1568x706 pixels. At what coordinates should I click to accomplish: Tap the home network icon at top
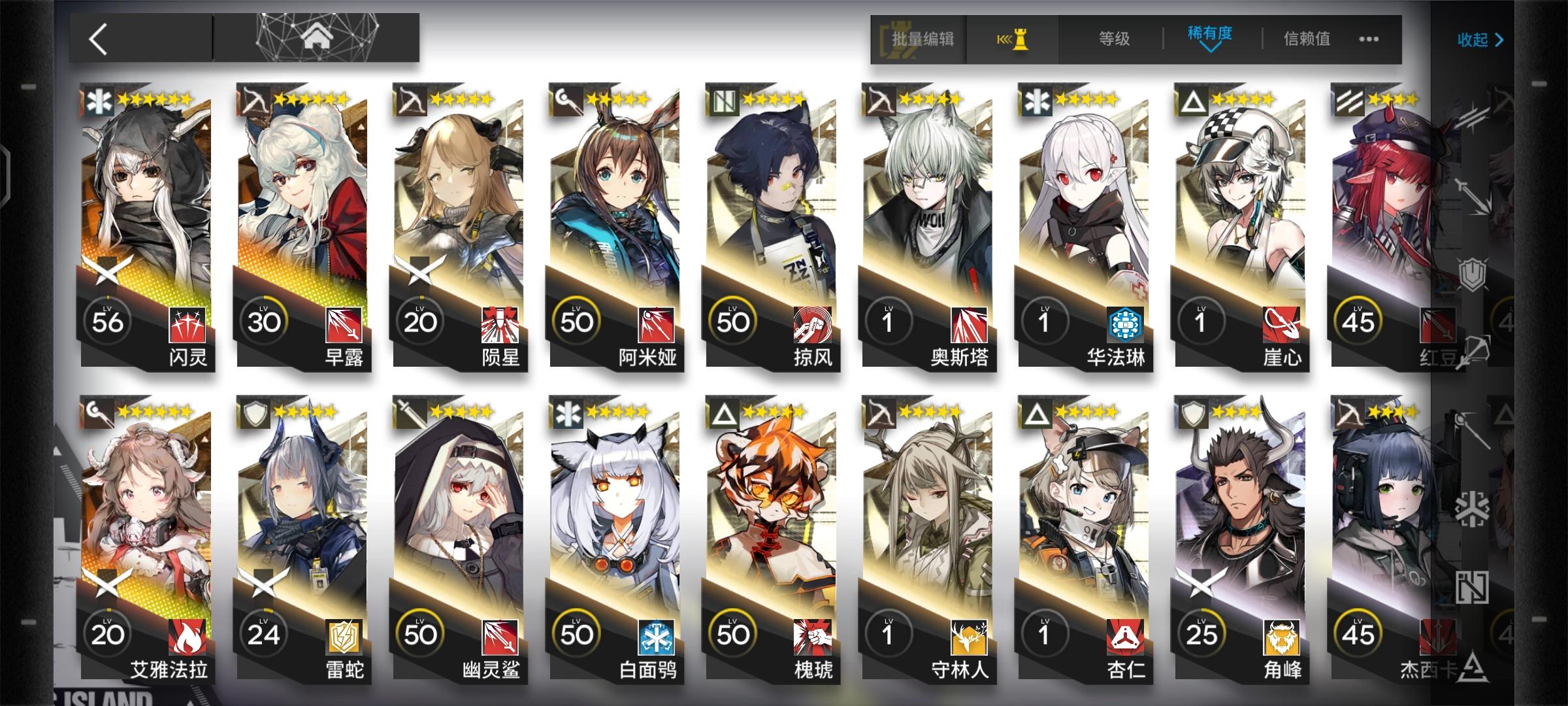pyautogui.click(x=318, y=37)
